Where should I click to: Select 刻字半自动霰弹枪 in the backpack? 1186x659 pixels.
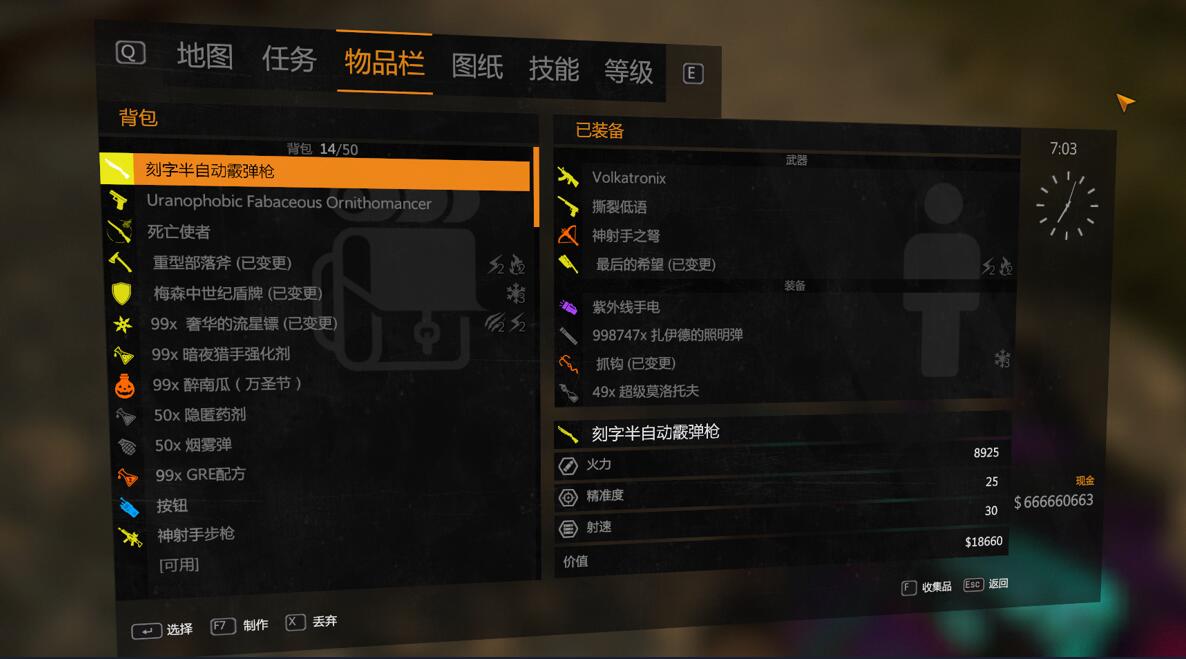[210, 171]
